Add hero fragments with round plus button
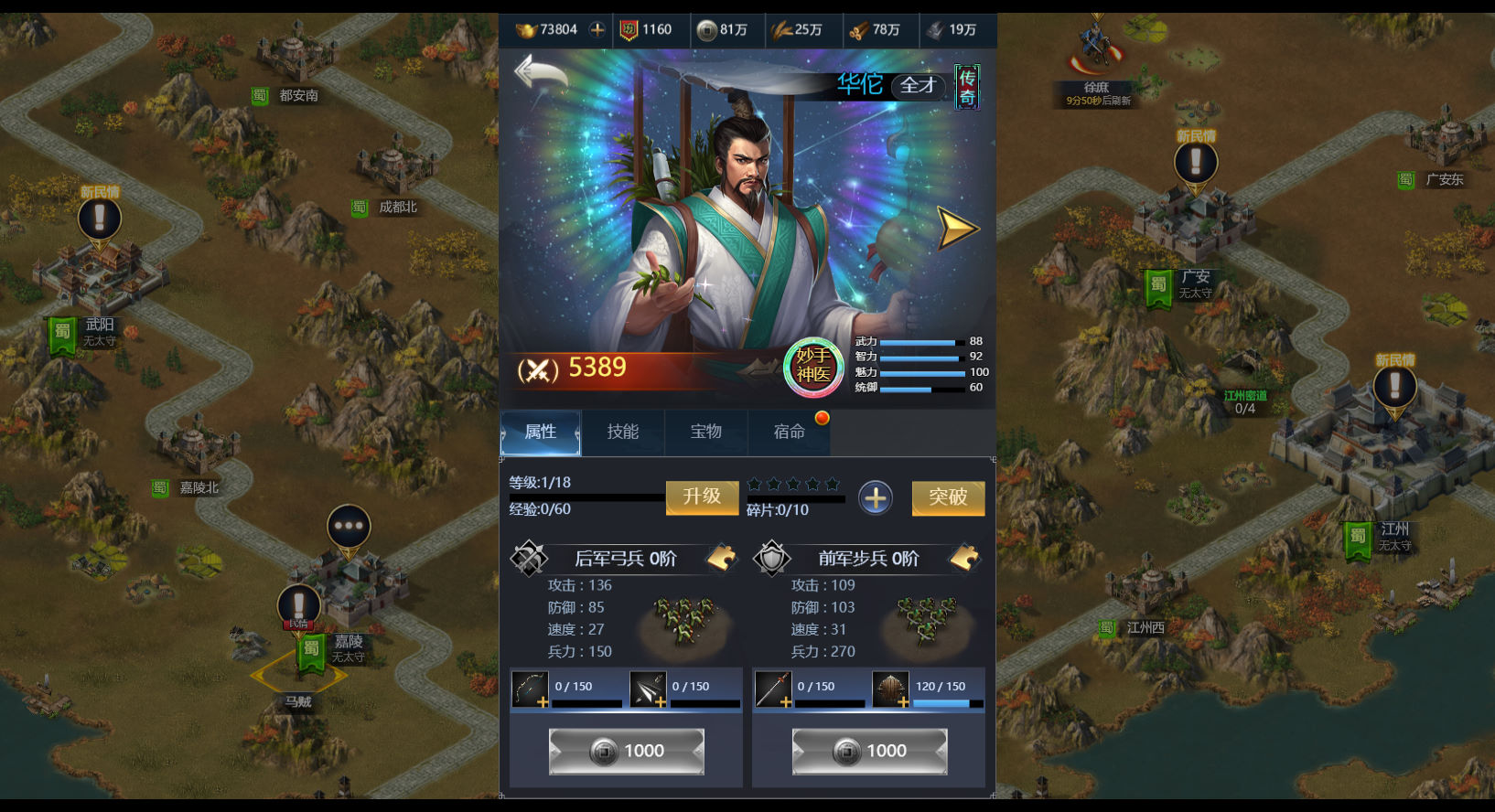The width and height of the screenshot is (1495, 812). 876,498
